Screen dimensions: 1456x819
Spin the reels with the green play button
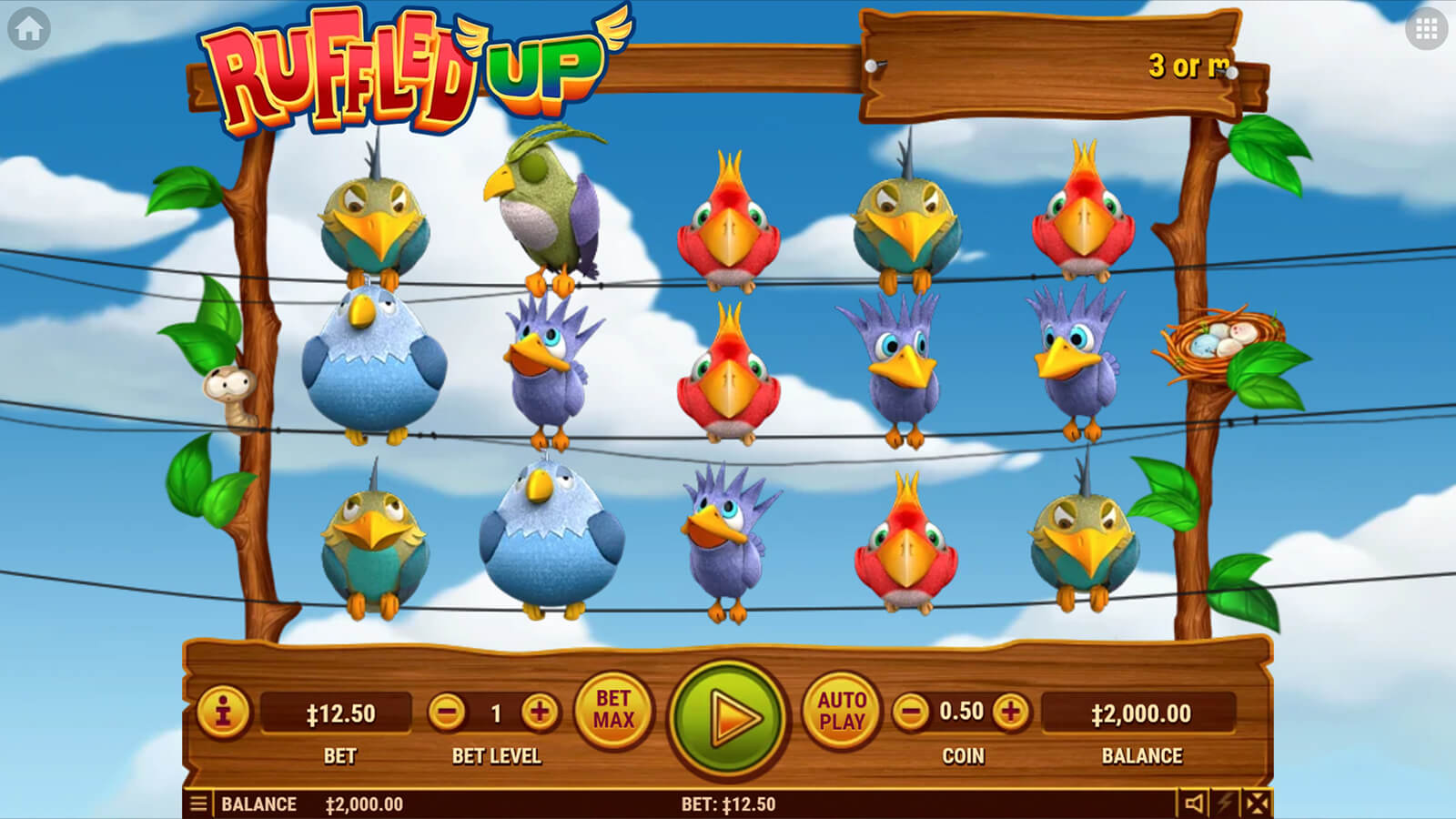pyautogui.click(x=728, y=717)
